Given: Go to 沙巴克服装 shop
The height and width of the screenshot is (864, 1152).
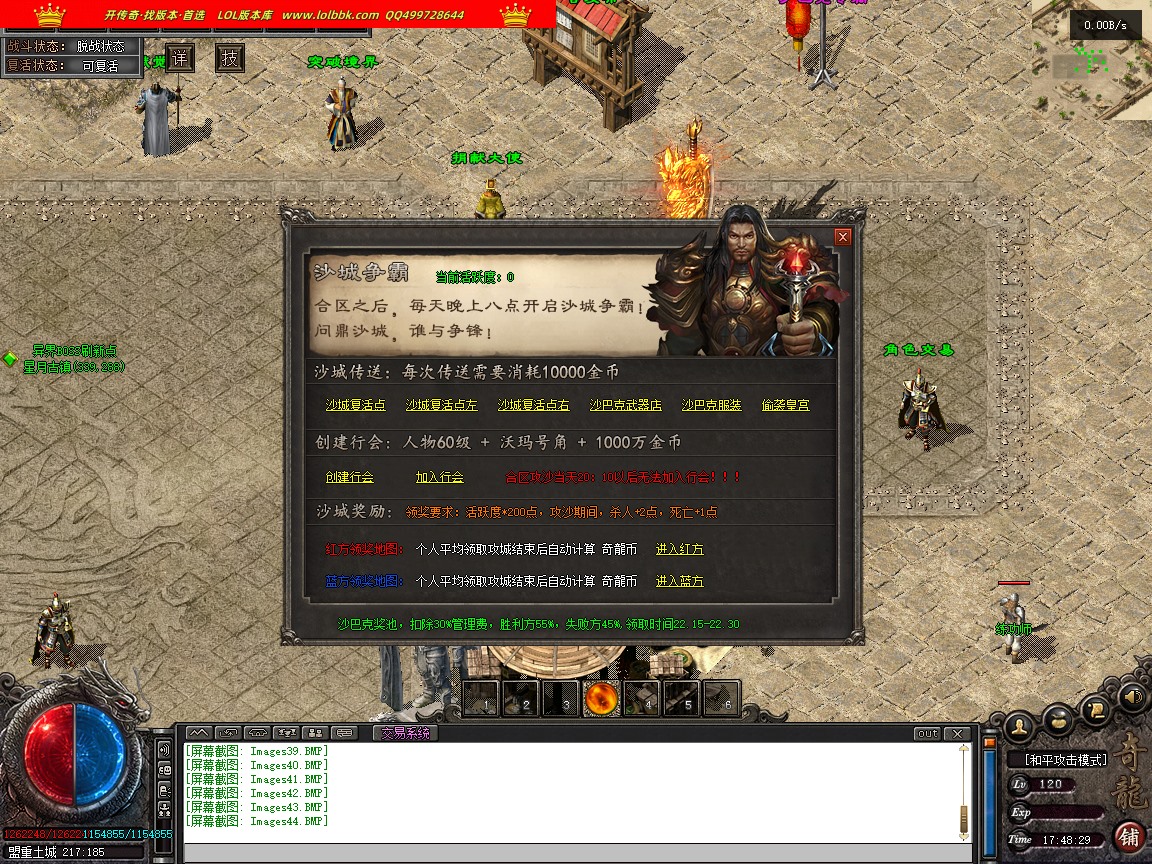Looking at the screenshot, I should coord(711,405).
